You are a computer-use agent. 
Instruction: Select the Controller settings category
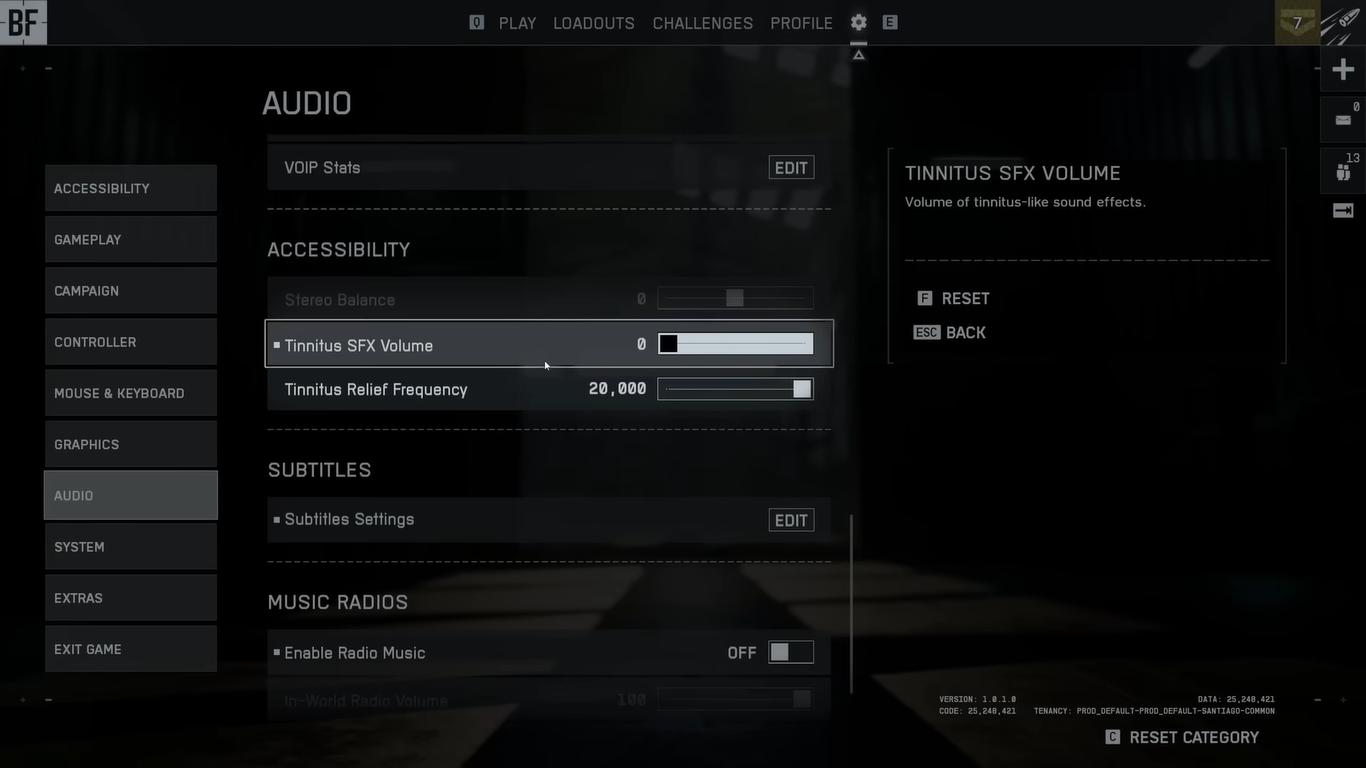point(130,342)
